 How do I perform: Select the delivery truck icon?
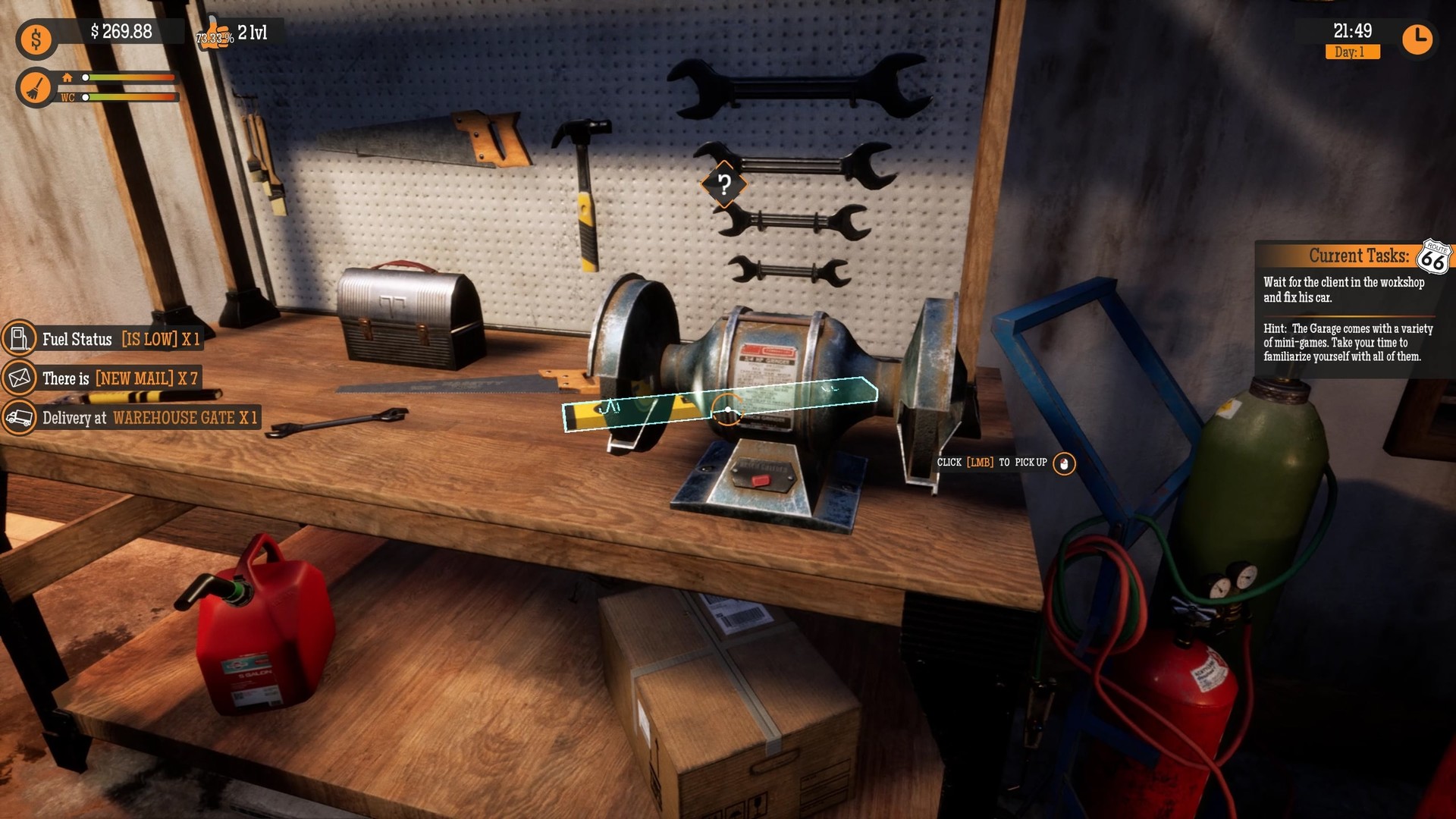[x=20, y=418]
